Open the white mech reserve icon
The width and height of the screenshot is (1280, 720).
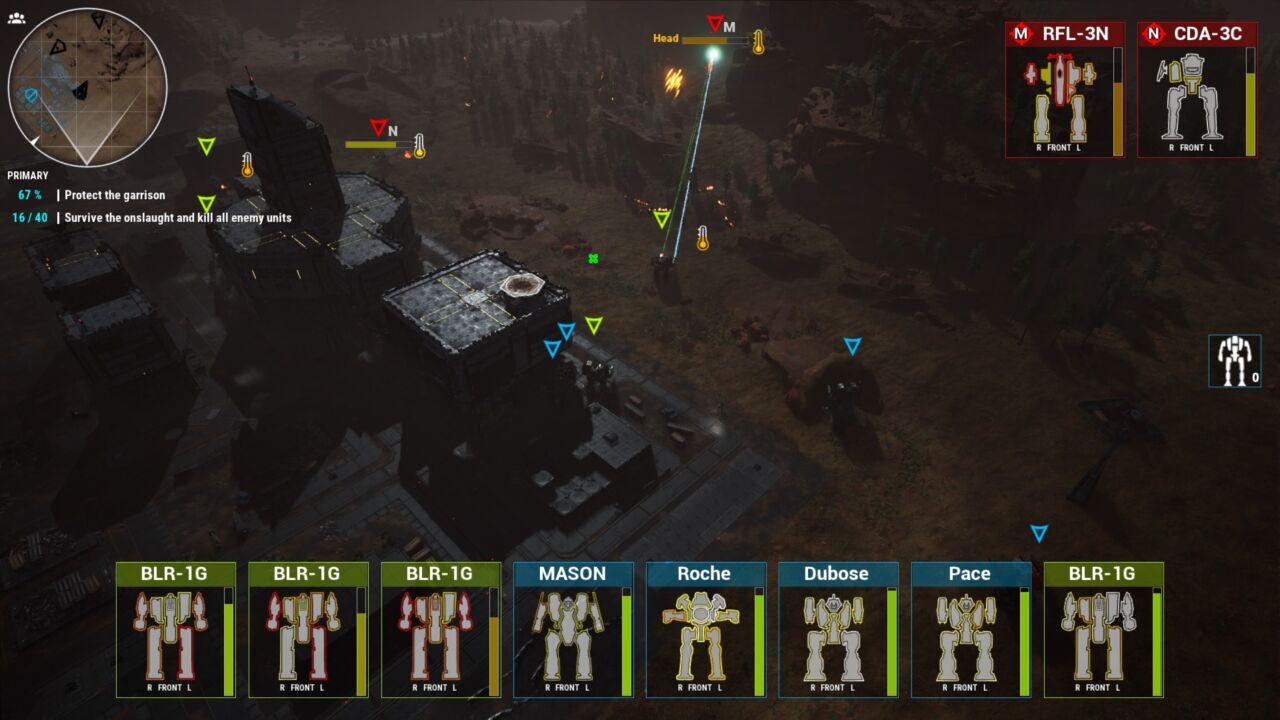1235,360
